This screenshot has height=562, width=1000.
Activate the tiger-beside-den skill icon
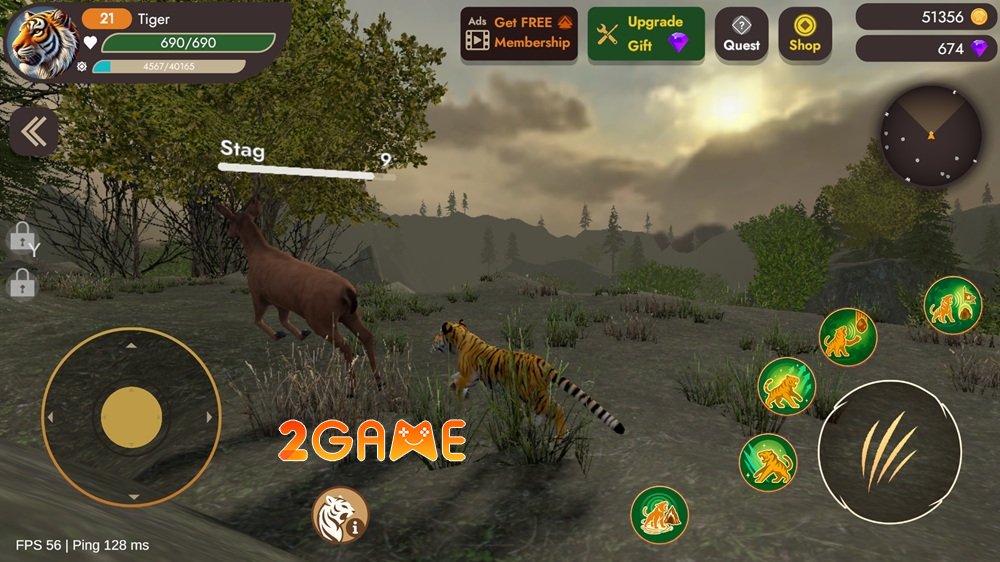coord(659,514)
